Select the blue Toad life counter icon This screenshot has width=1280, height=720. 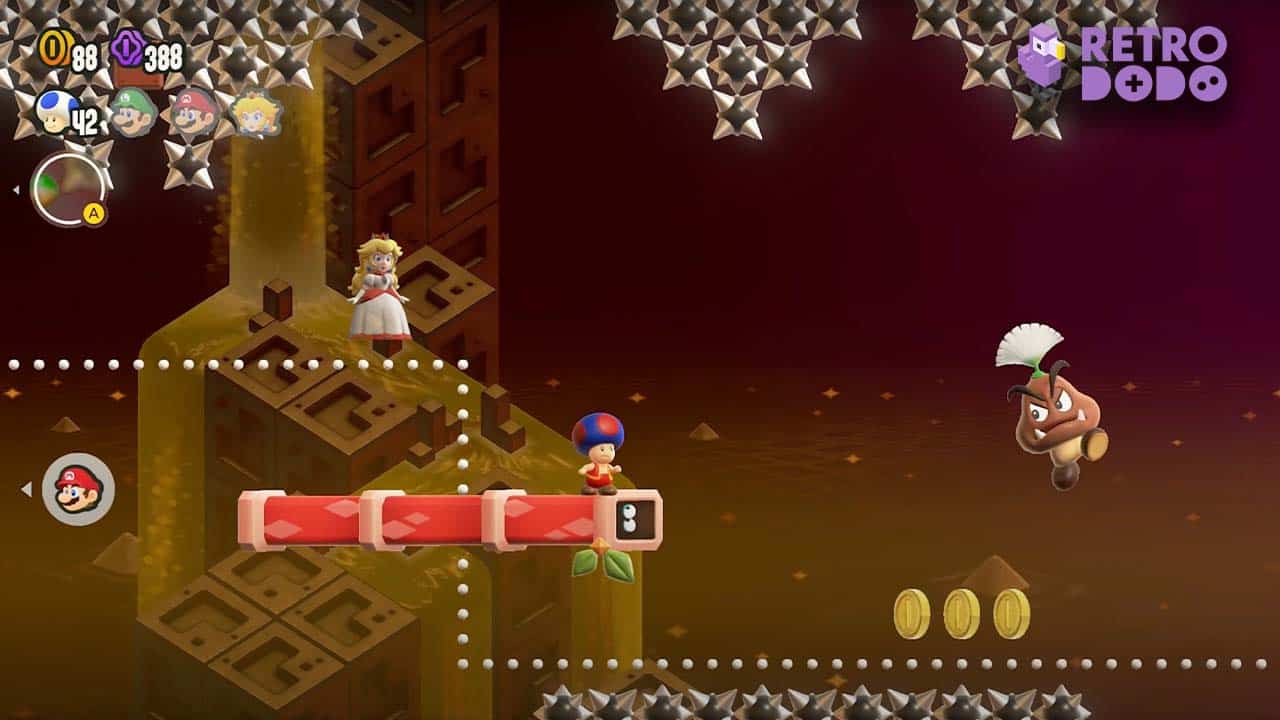[54, 110]
